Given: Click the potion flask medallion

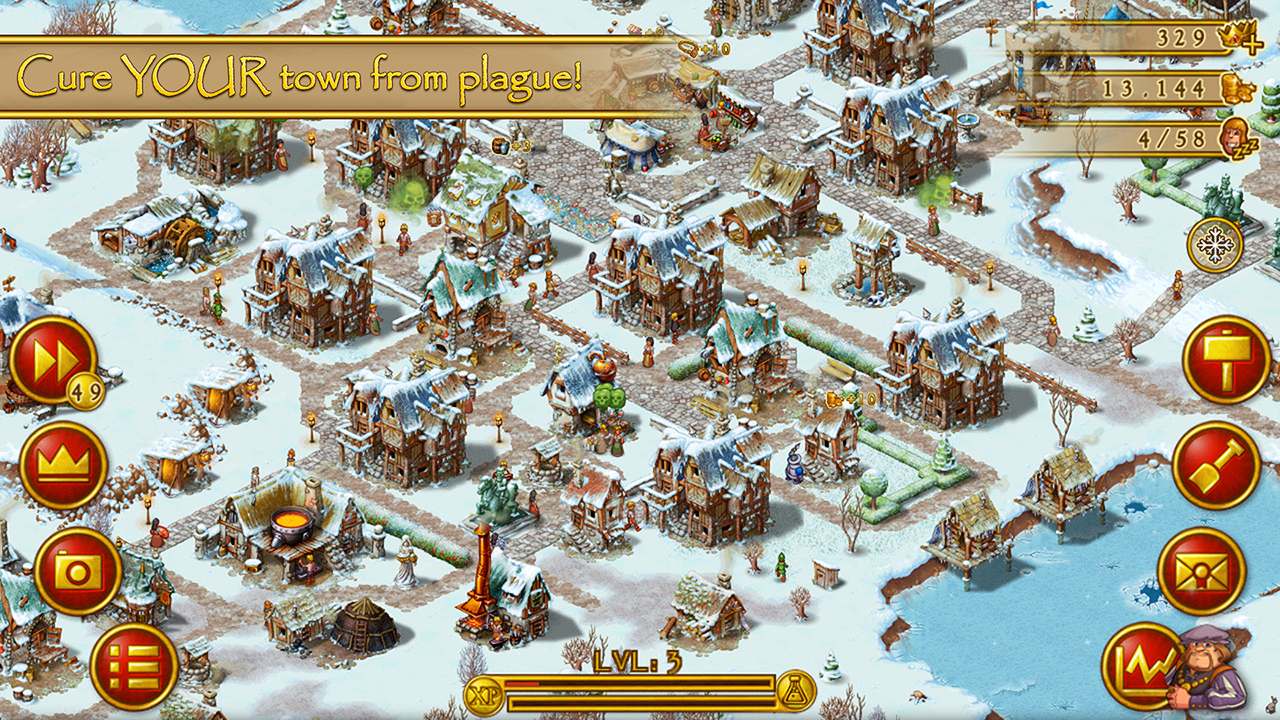Looking at the screenshot, I should tap(796, 690).
